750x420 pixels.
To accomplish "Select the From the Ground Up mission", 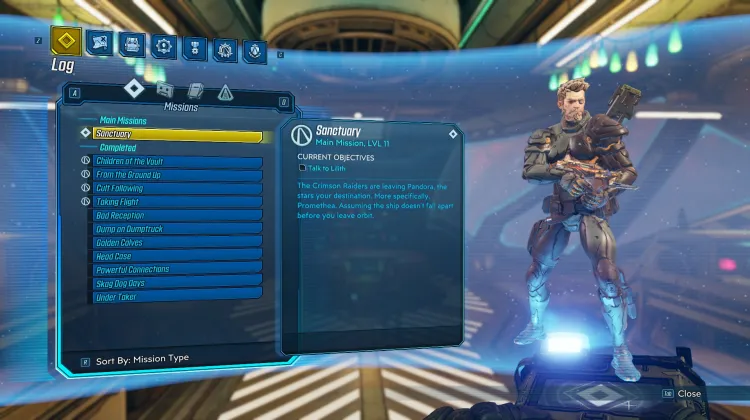I will click(x=176, y=175).
